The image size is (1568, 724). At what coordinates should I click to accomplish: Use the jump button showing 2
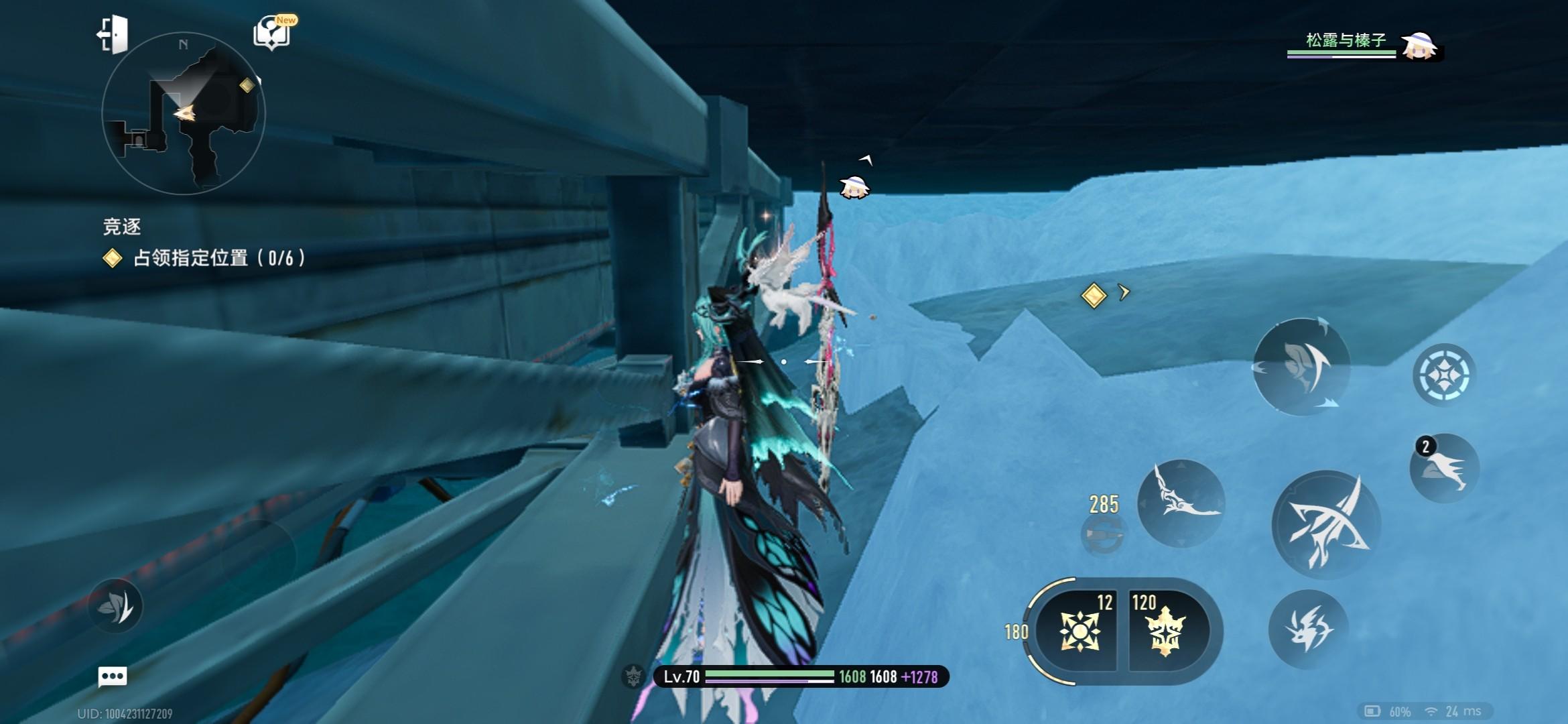[x=1444, y=469]
